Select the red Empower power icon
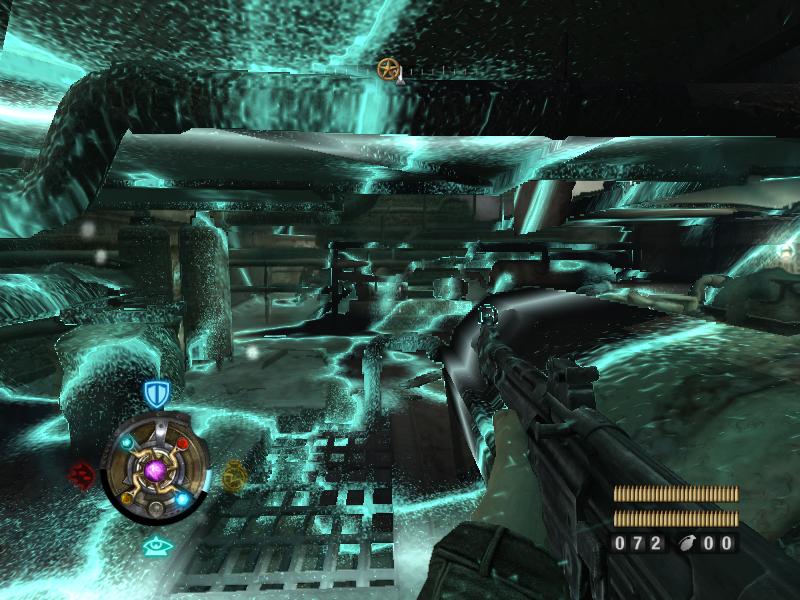Image resolution: width=800 pixels, height=600 pixels. tap(82, 472)
